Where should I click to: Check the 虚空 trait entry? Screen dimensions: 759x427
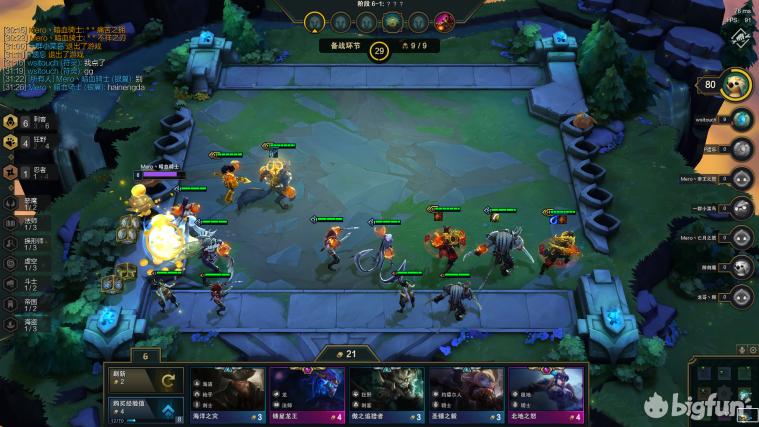22,262
